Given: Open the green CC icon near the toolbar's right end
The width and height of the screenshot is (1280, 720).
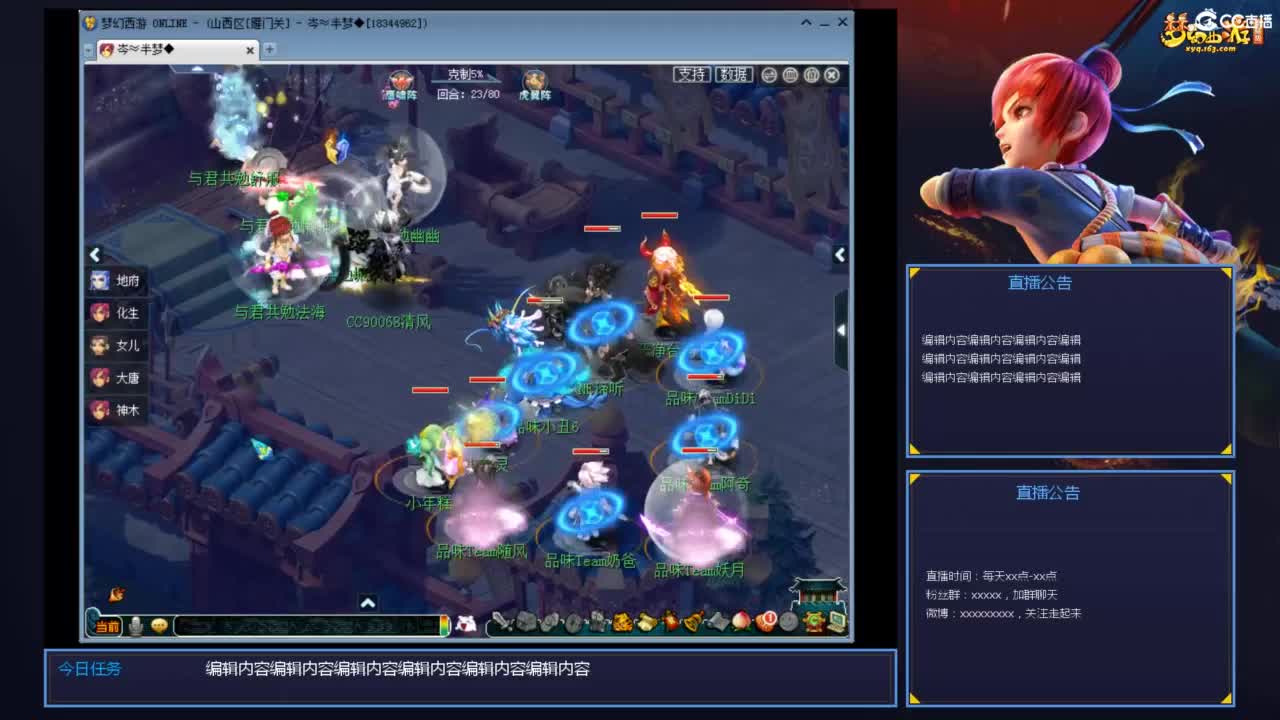Looking at the screenshot, I should click(813, 622).
